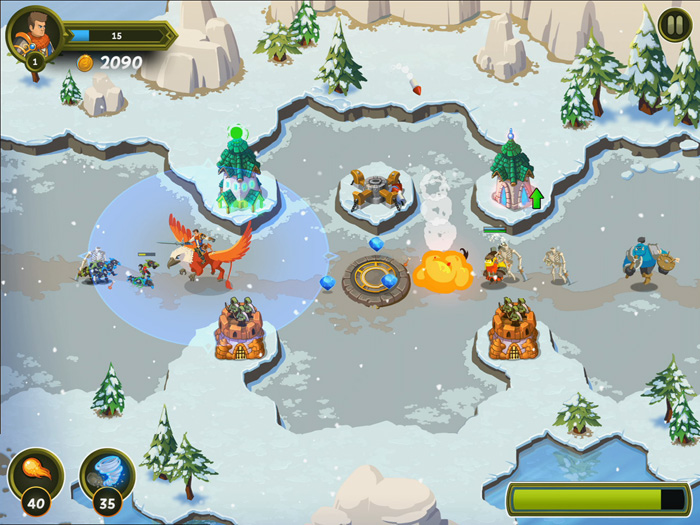This screenshot has width=700, height=525.
Task: Activate the fireball meteor ability
Action: (36, 474)
